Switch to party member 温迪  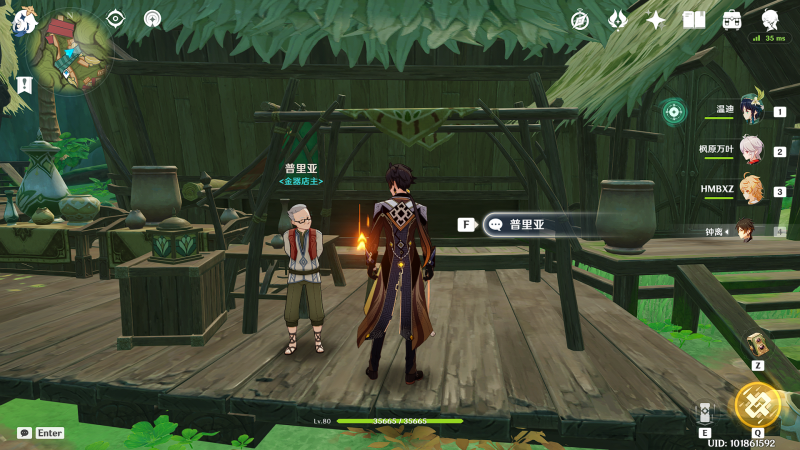tap(751, 111)
